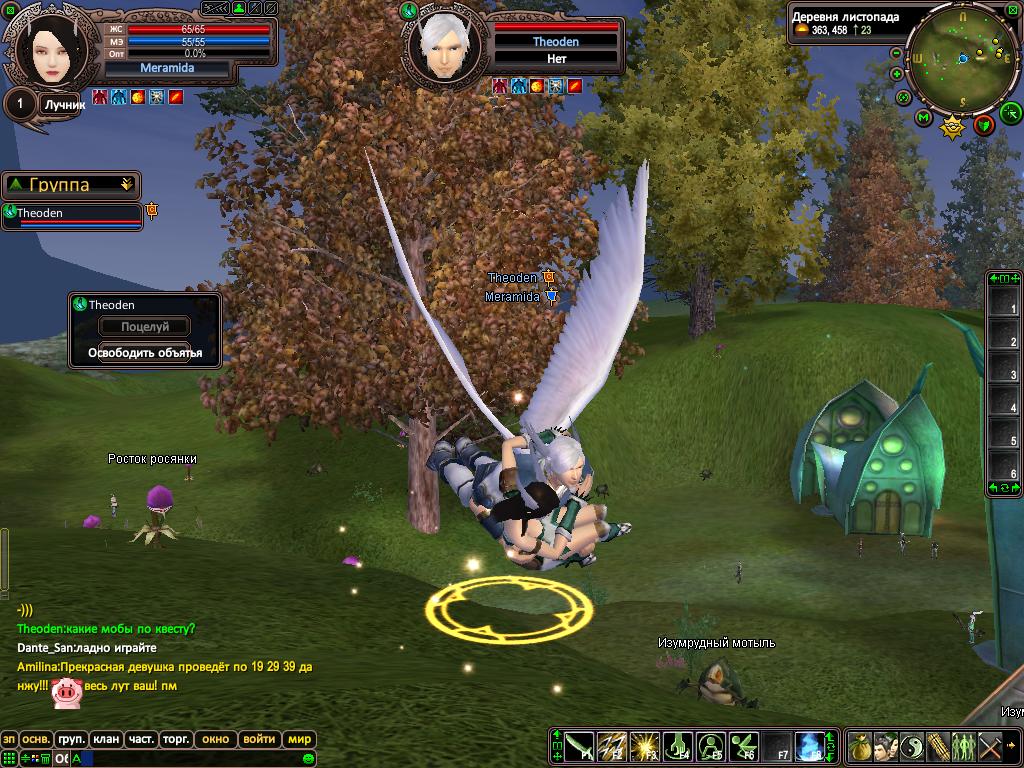Switch to the груп. chat tab
The height and width of the screenshot is (768, 1024).
click(x=71, y=739)
